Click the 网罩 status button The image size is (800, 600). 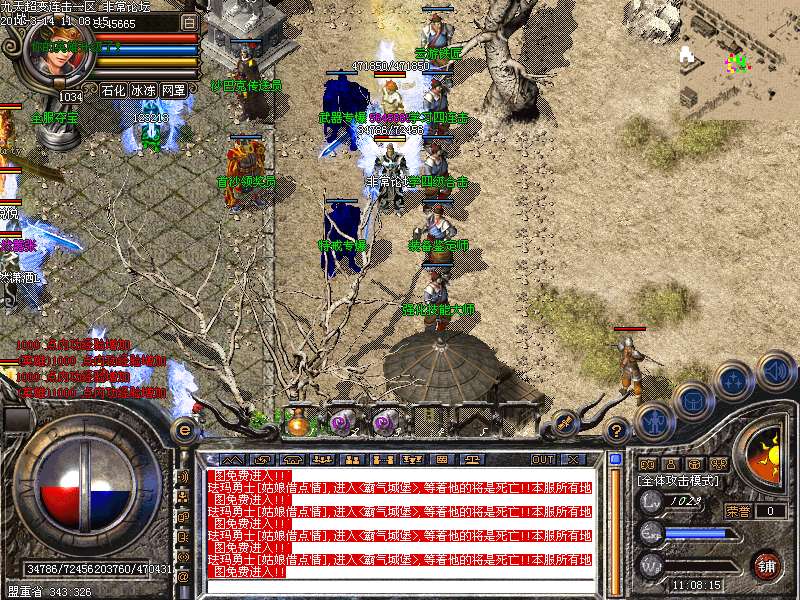(173, 90)
